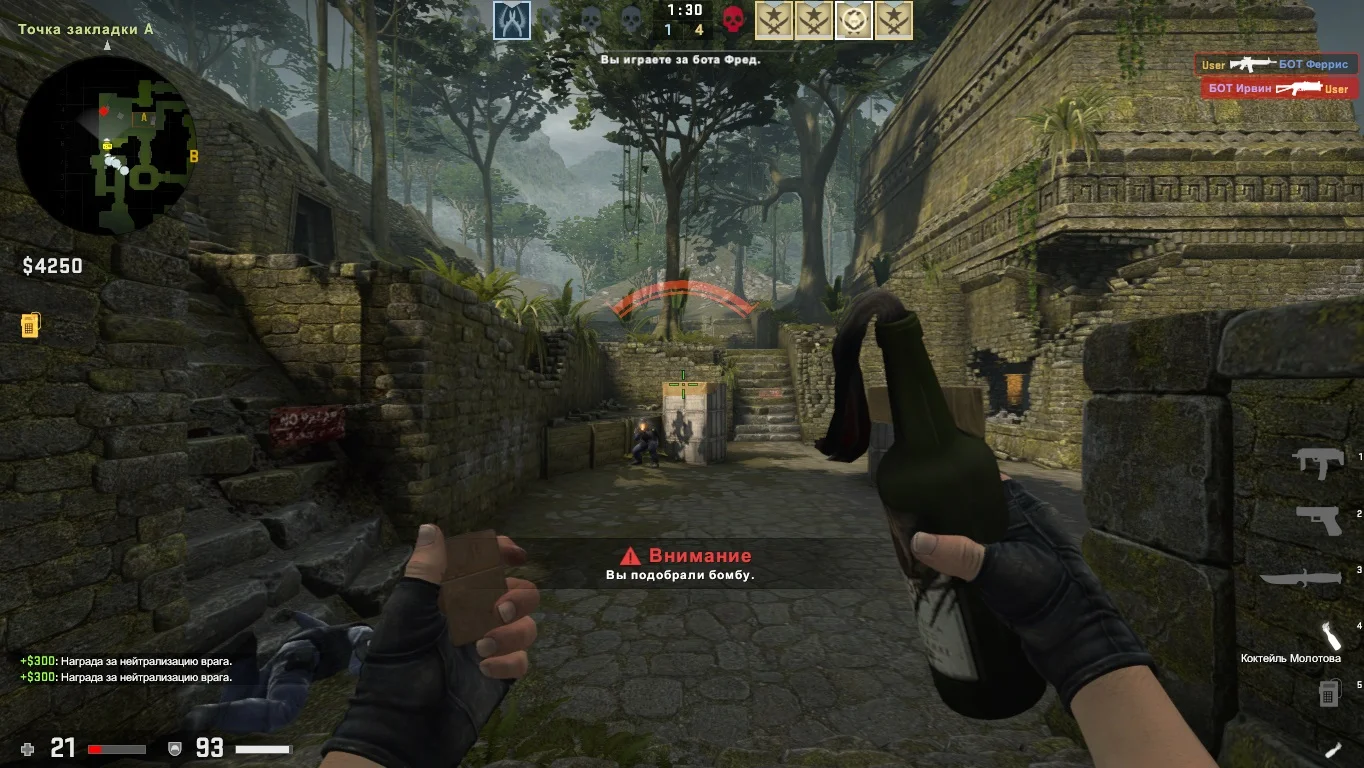Click the red skull player avatar
1364x768 pixels.
[x=734, y=20]
